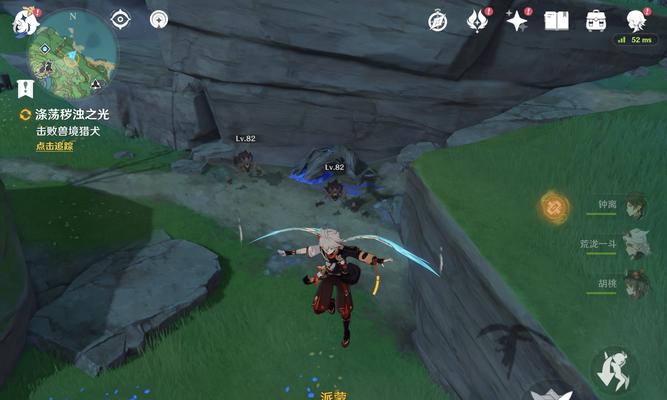
Task: Open the compass events icon
Action: [x=438, y=20]
